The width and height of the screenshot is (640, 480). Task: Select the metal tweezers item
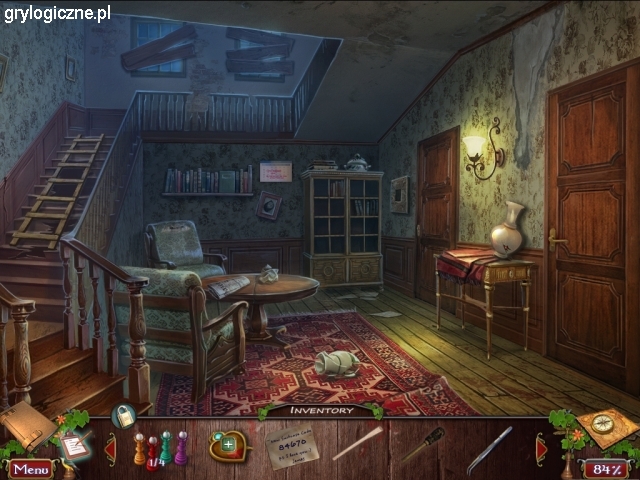(x=489, y=447)
